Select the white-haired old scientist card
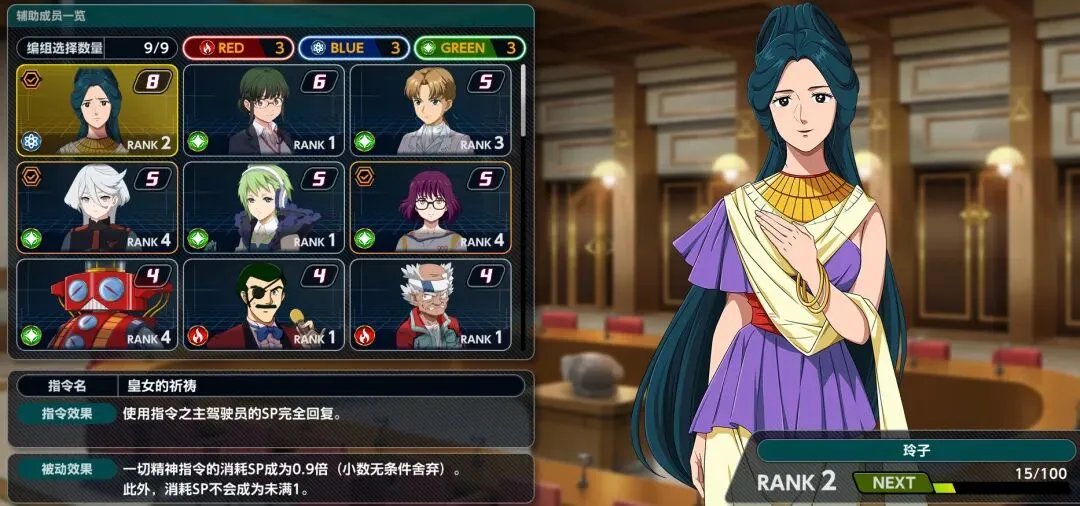This screenshot has width=1080, height=506. [430, 304]
